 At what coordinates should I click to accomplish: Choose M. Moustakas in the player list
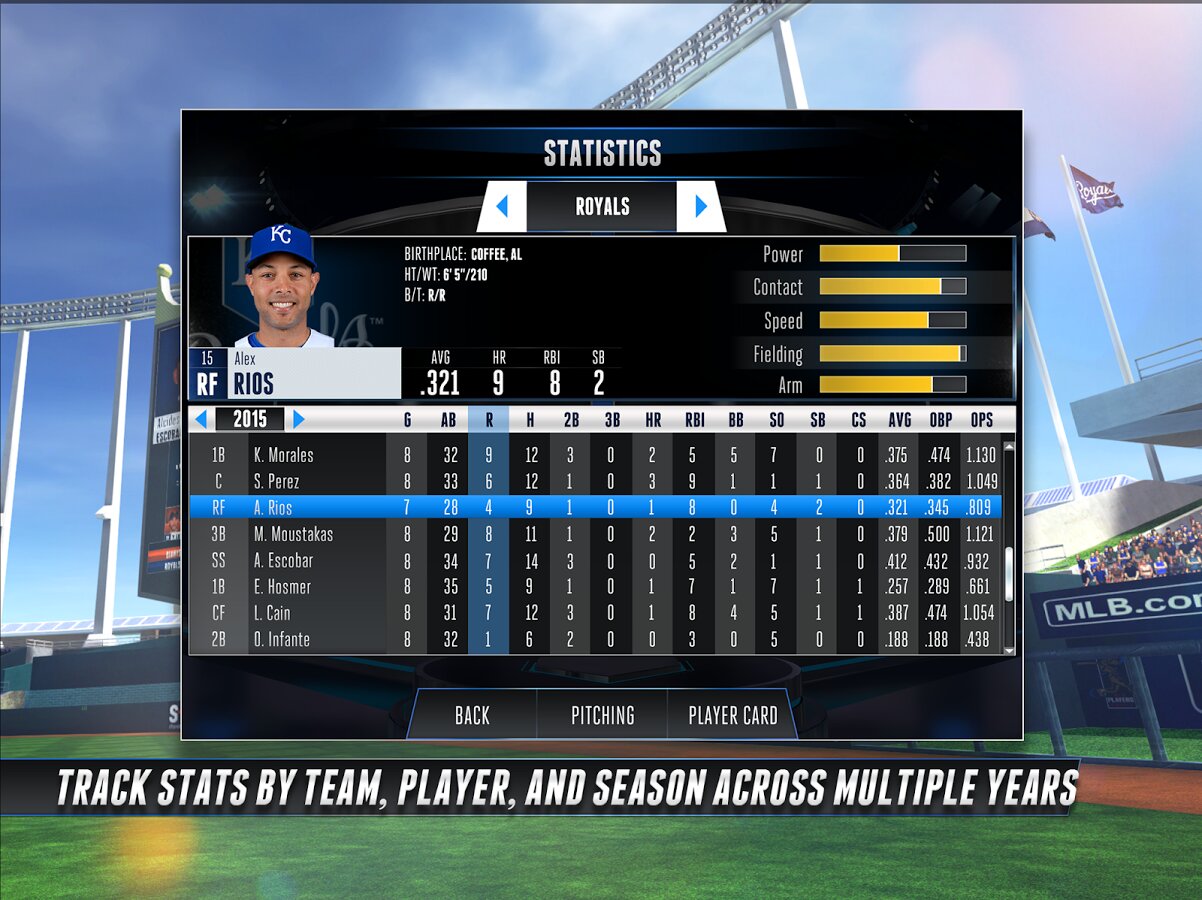(292, 534)
